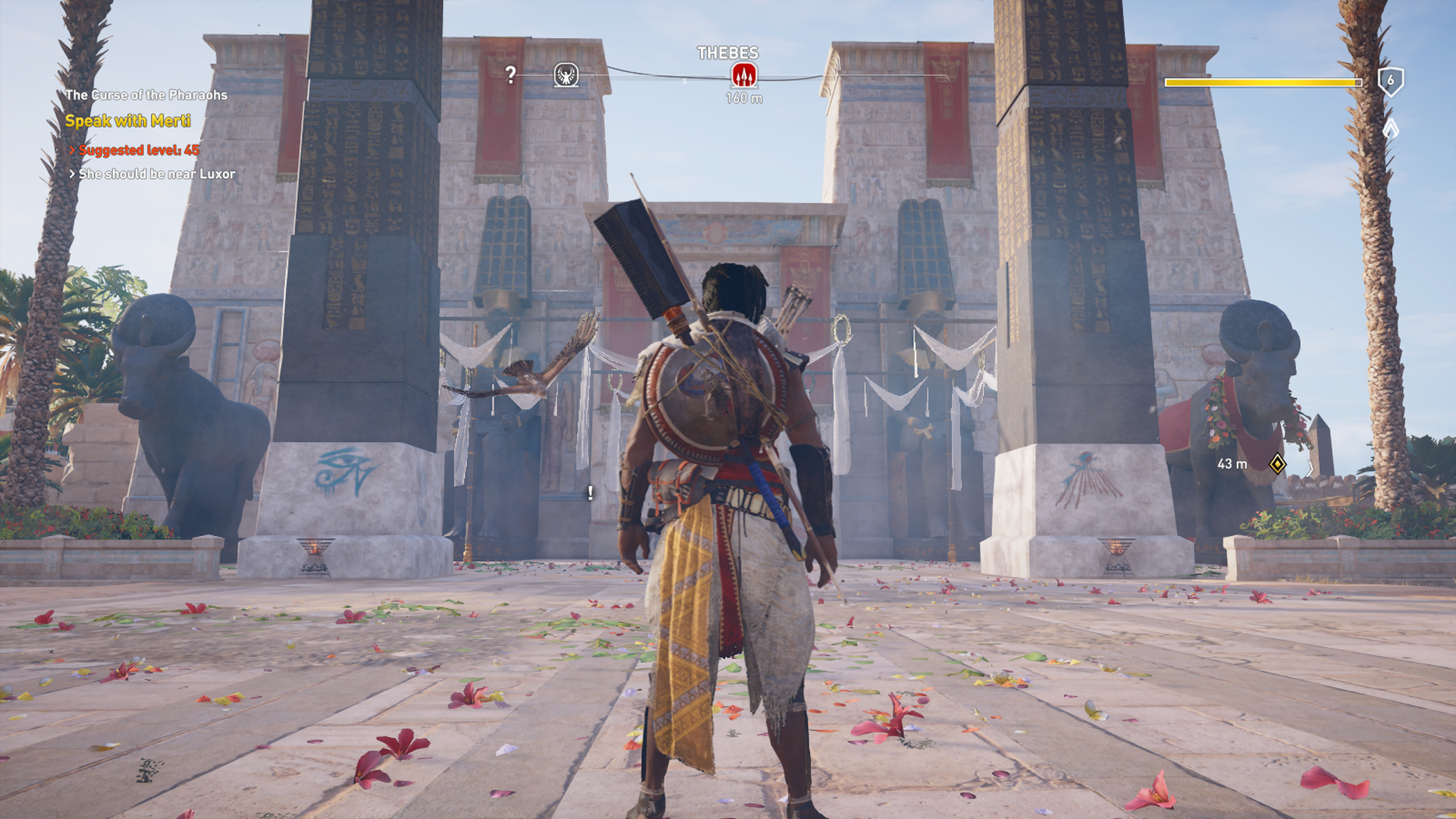Image resolution: width=1456 pixels, height=819 pixels.
Task: Click the red Thebes location marker
Action: [744, 75]
